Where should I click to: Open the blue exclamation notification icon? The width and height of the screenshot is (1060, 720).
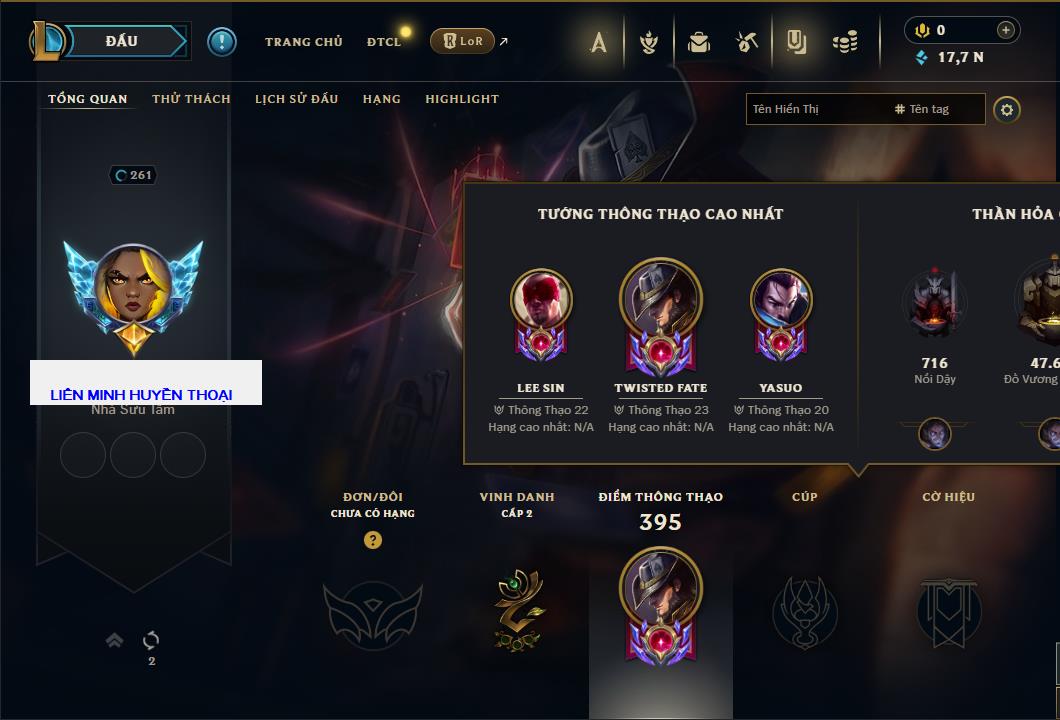221,41
